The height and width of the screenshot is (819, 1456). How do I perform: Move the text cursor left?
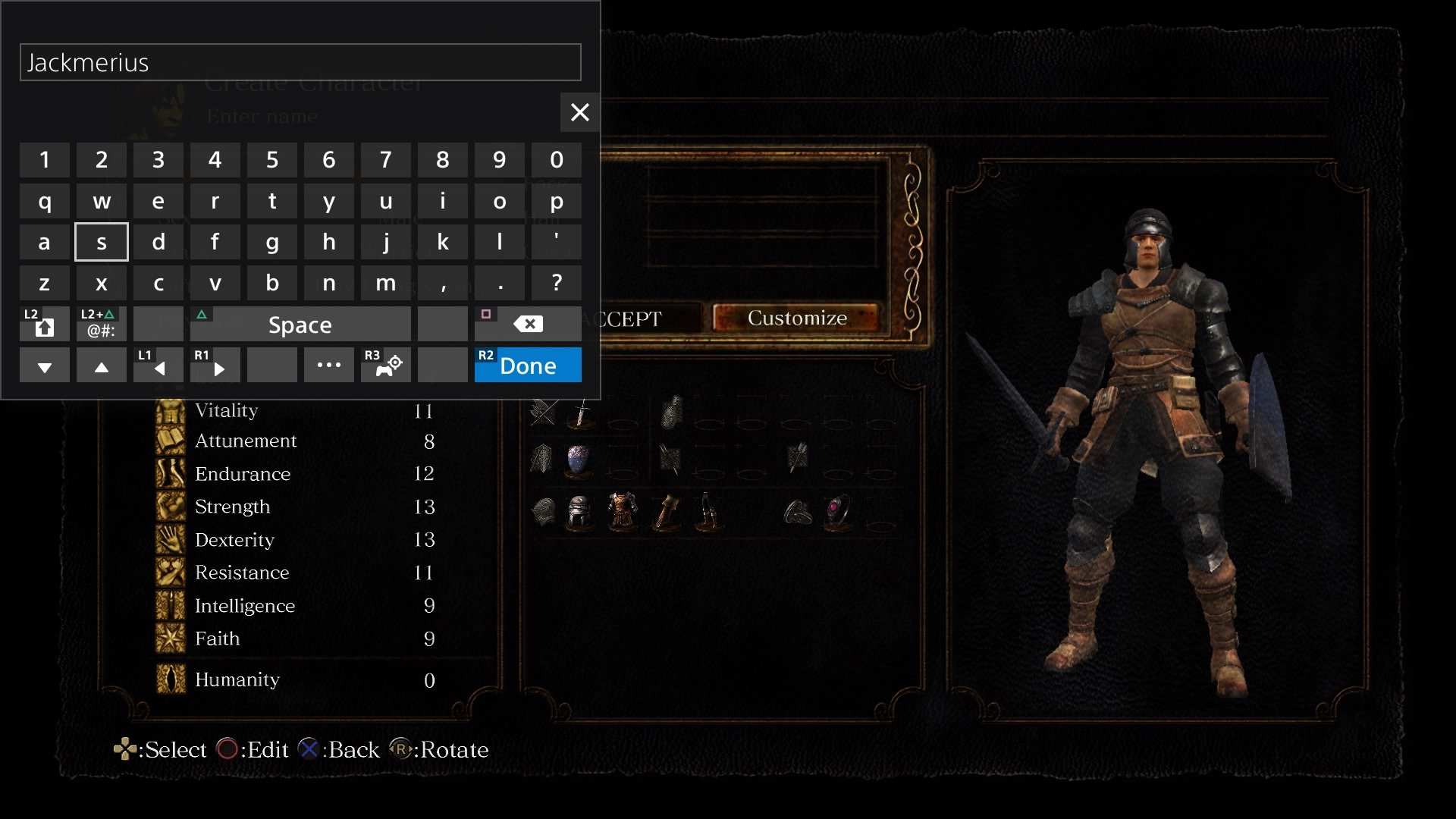coord(158,366)
